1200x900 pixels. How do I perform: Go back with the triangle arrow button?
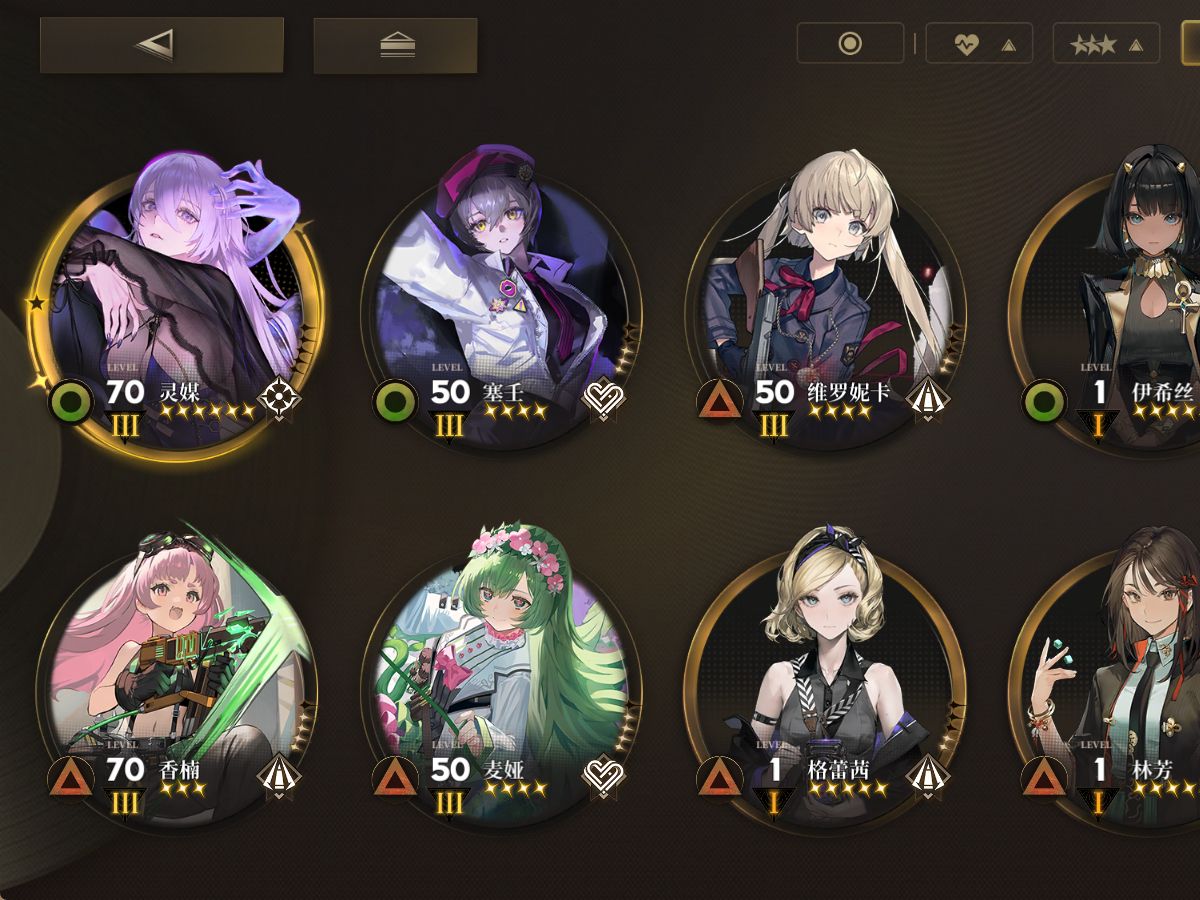pyautogui.click(x=161, y=44)
